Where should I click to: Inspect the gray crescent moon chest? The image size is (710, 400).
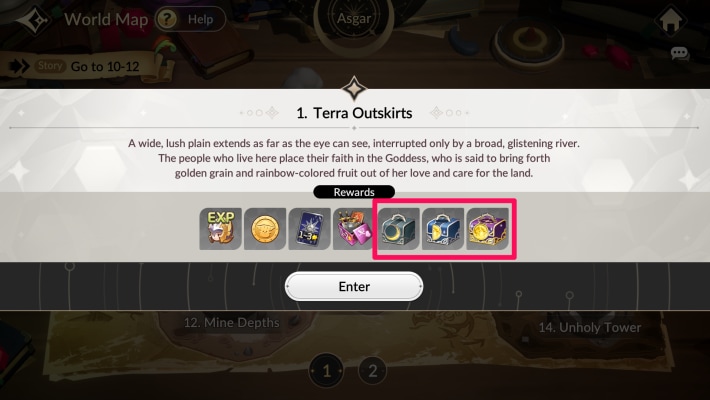pos(399,229)
